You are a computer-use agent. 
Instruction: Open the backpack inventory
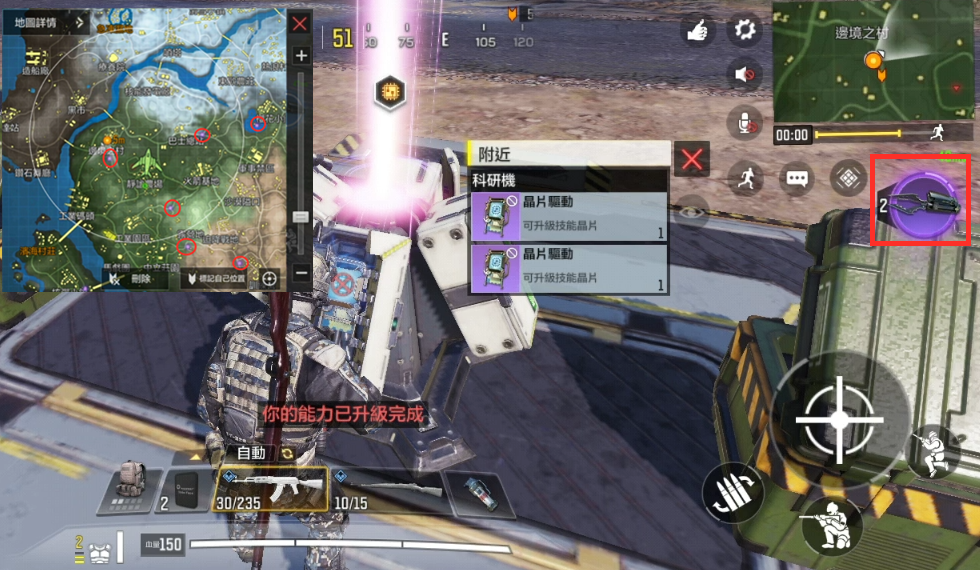pyautogui.click(x=129, y=489)
